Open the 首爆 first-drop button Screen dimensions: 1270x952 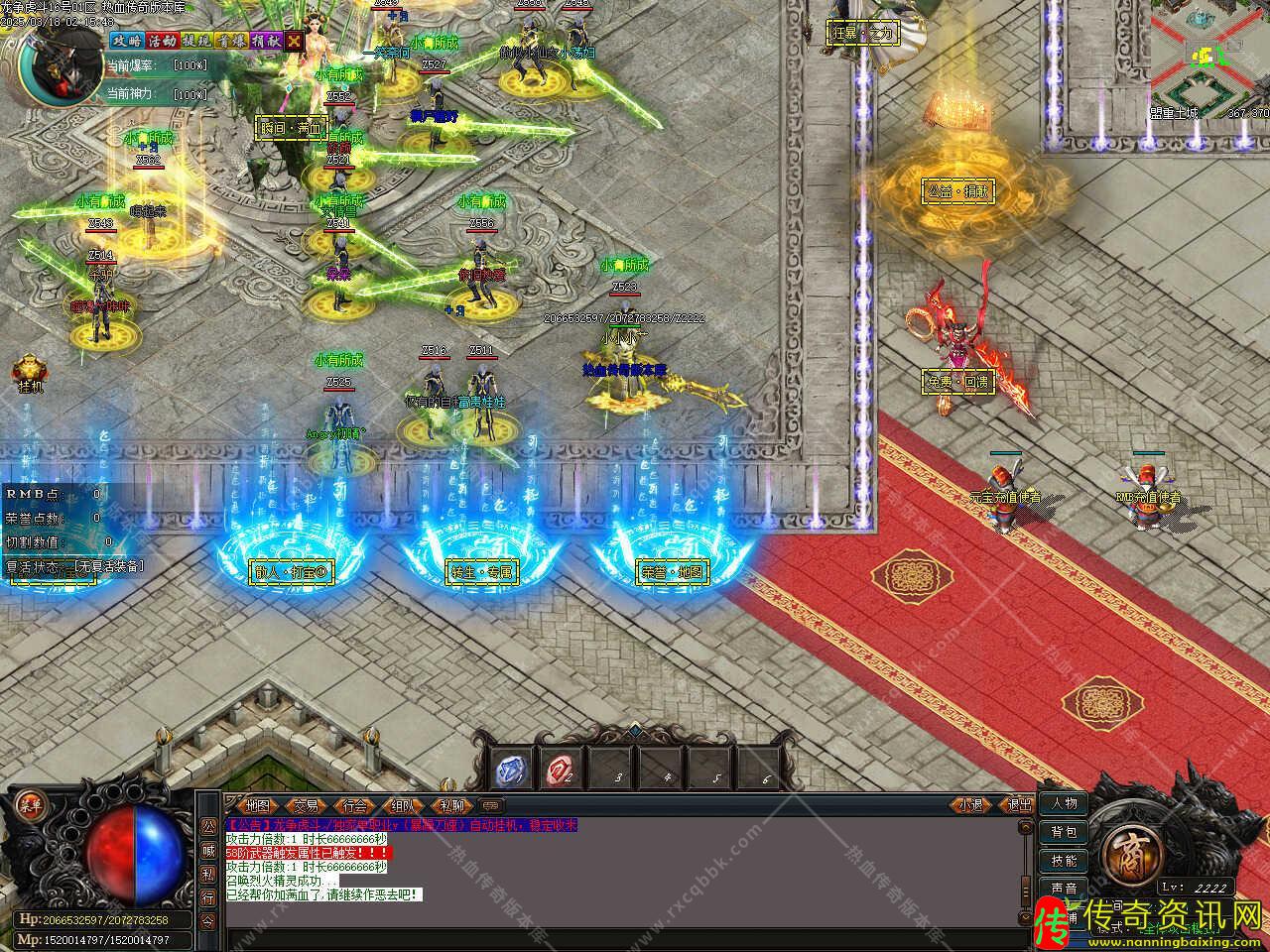pos(230,41)
